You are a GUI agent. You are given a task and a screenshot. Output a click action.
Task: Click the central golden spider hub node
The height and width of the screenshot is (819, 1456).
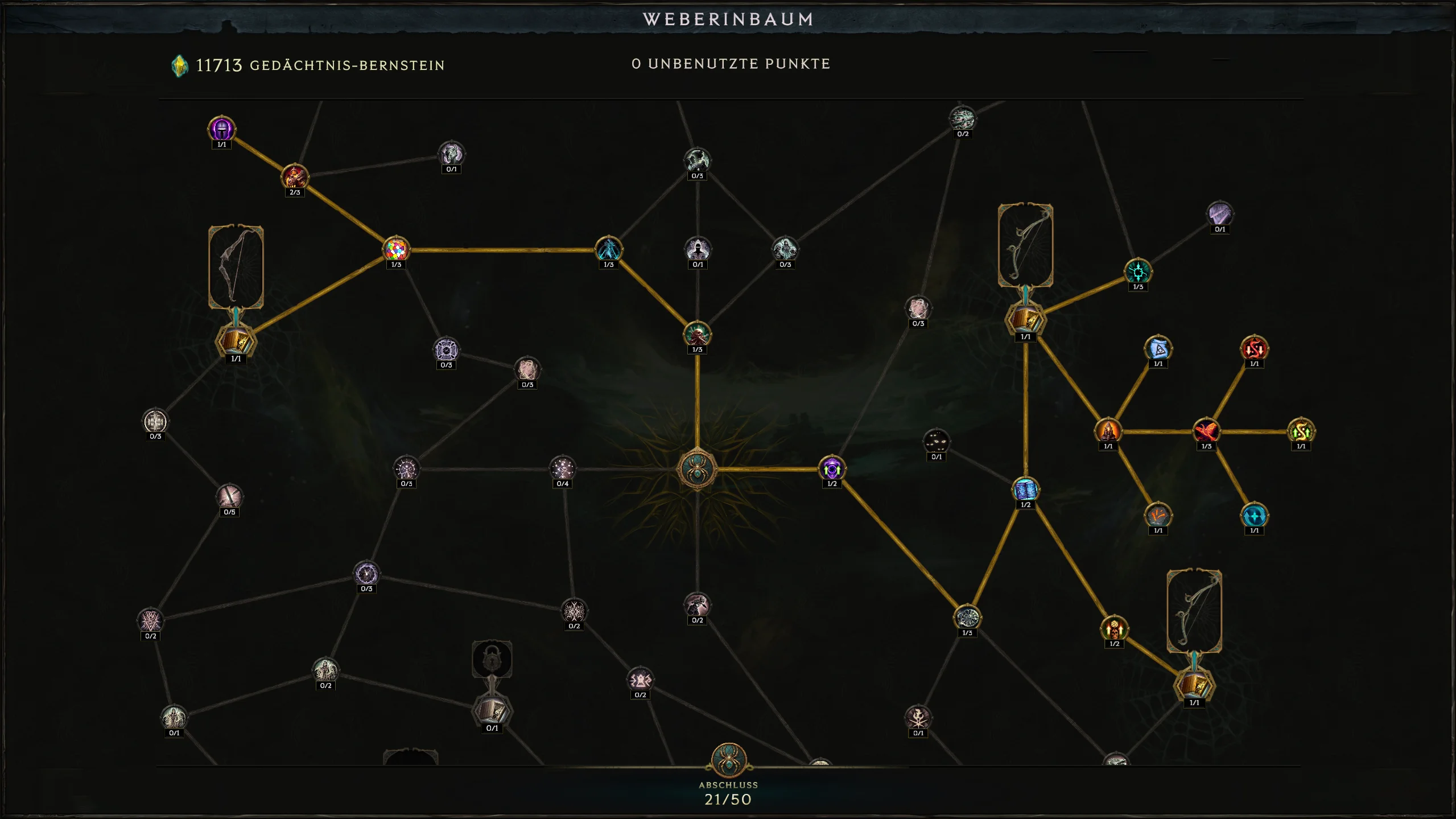[697, 469]
